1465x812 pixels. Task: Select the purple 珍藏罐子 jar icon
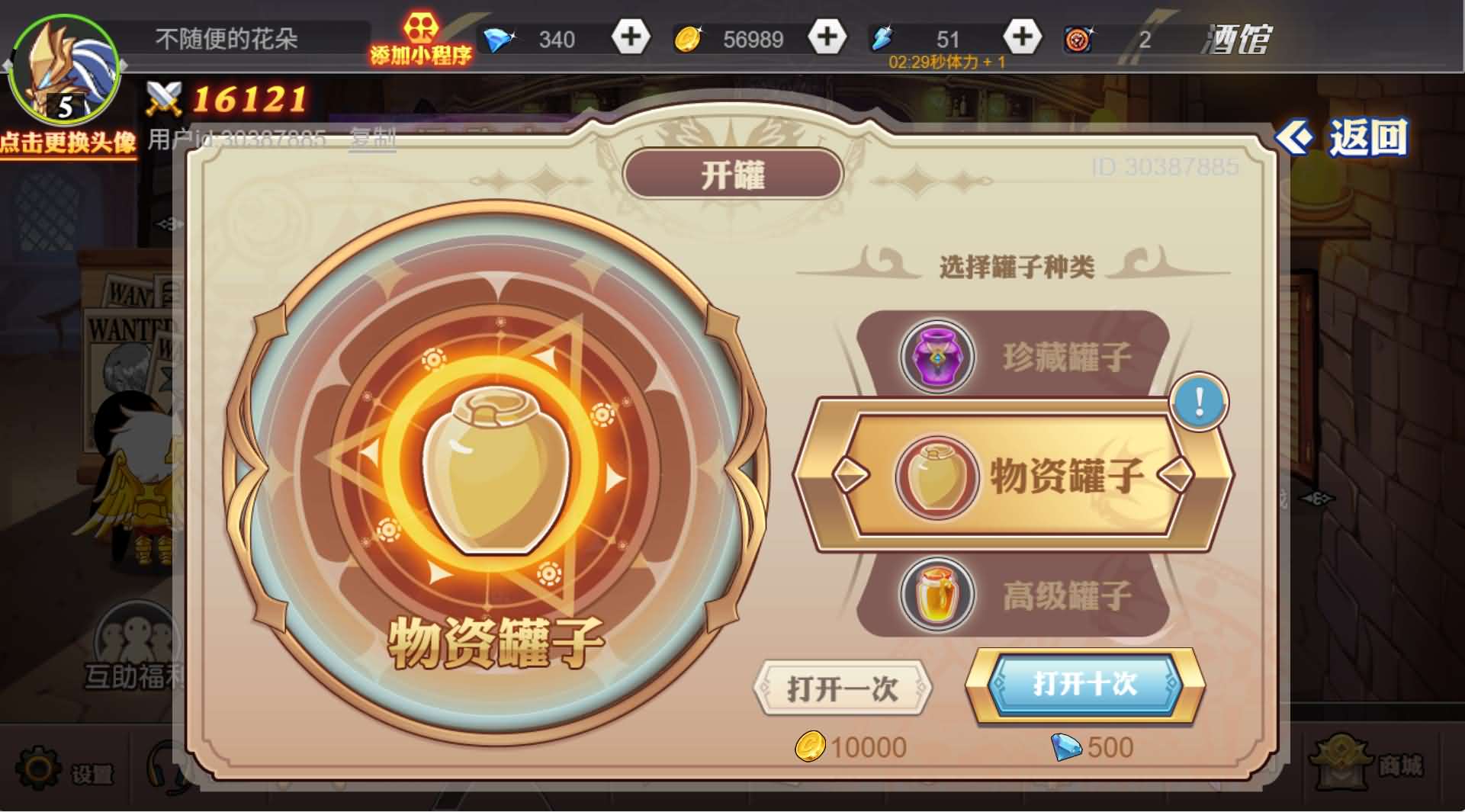937,356
